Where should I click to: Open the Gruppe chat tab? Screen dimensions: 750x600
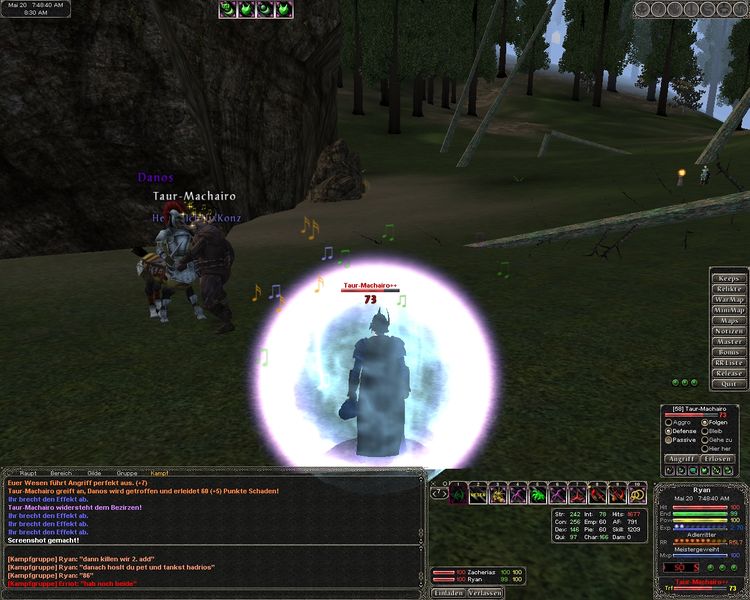[126, 472]
